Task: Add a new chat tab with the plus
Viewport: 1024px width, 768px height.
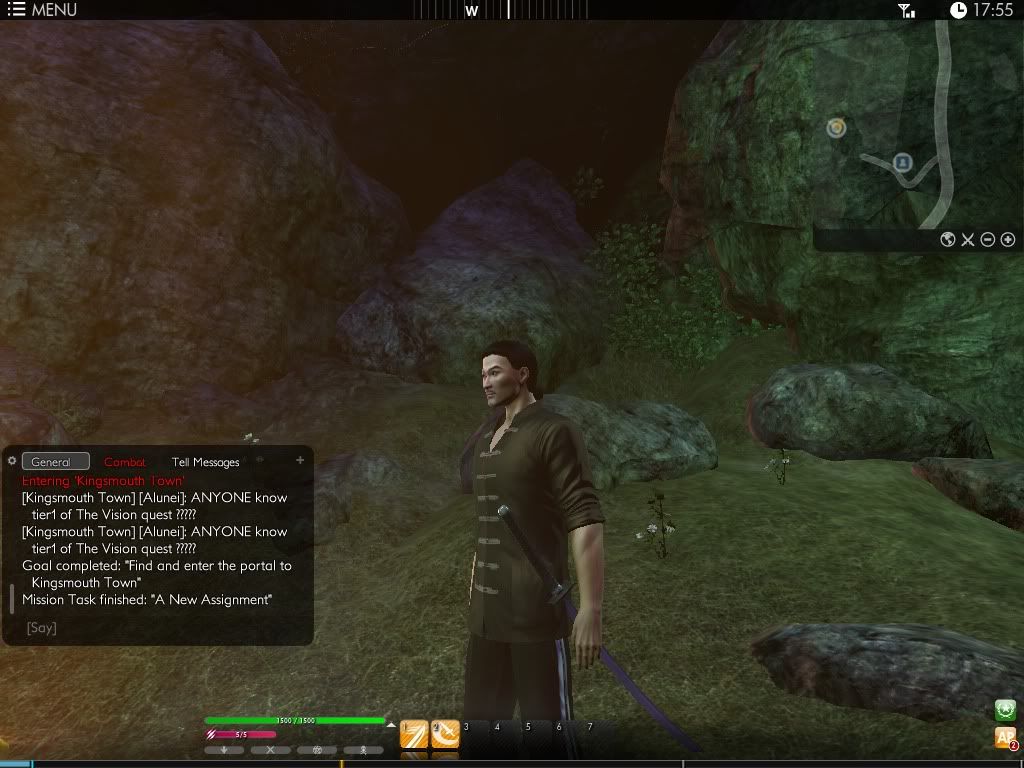Action: (x=300, y=461)
